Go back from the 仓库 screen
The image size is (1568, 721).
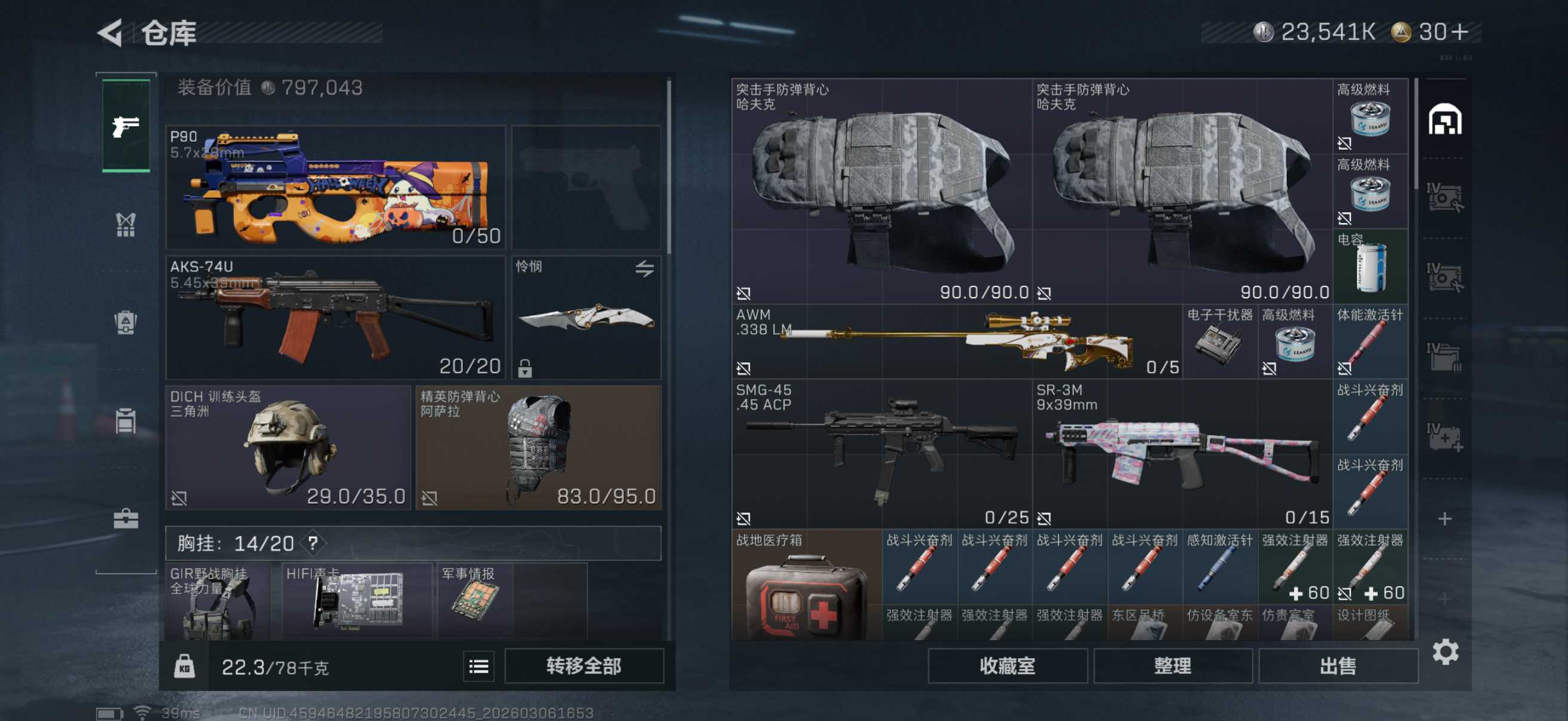click(x=111, y=32)
